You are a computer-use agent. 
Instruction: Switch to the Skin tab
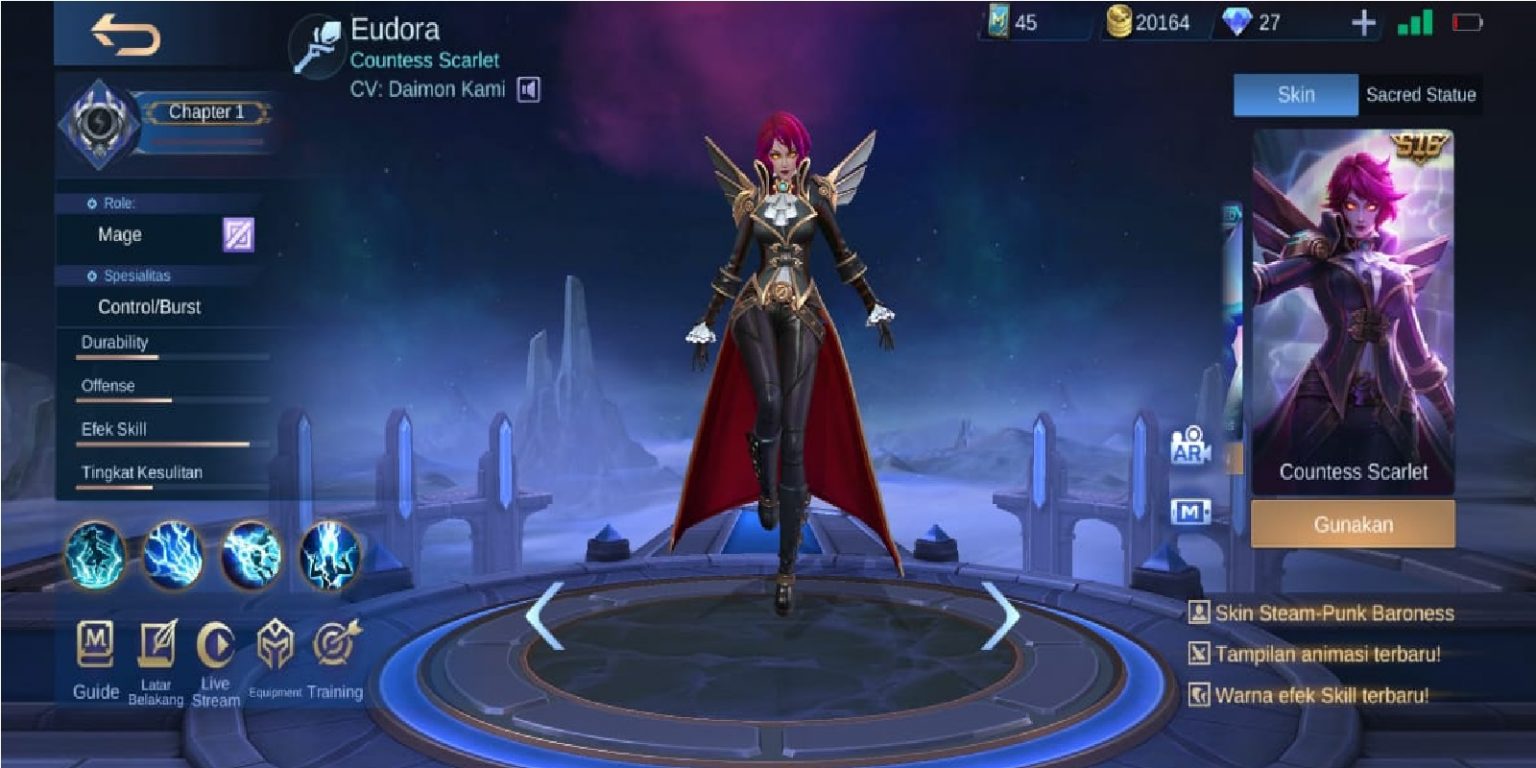coord(1295,95)
